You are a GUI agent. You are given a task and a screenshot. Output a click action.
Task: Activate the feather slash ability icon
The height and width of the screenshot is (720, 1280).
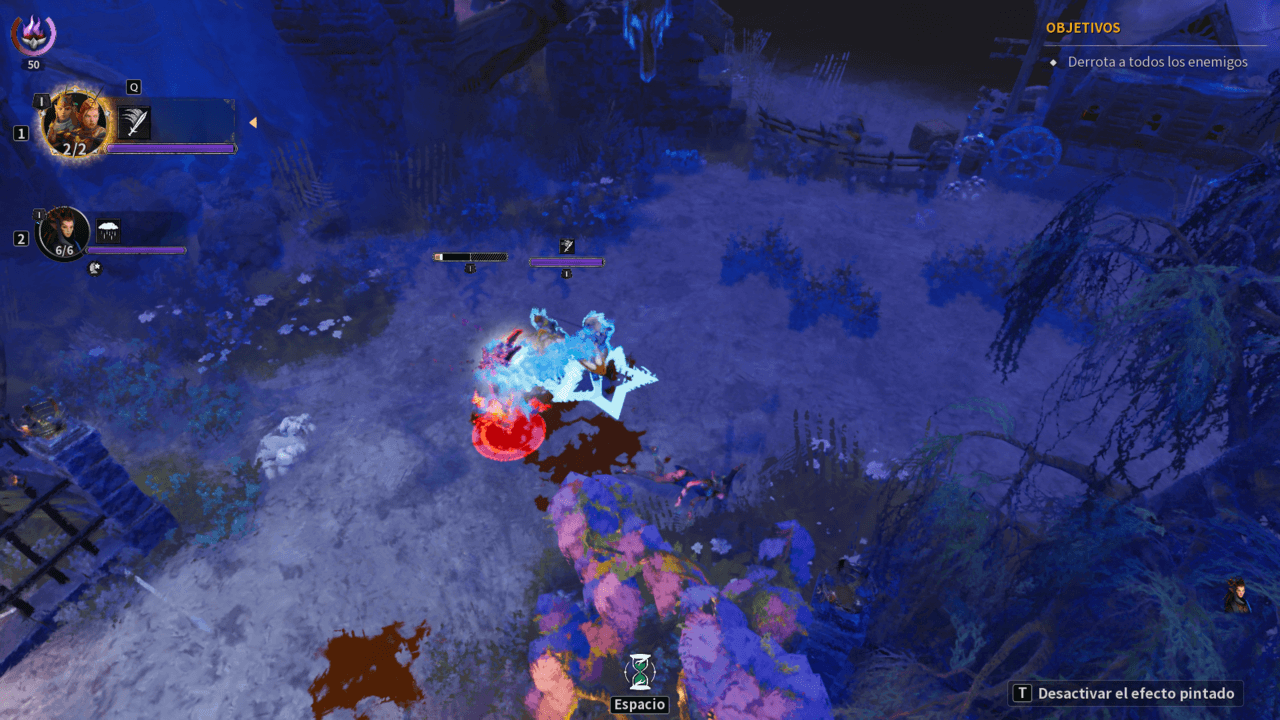[x=134, y=123]
